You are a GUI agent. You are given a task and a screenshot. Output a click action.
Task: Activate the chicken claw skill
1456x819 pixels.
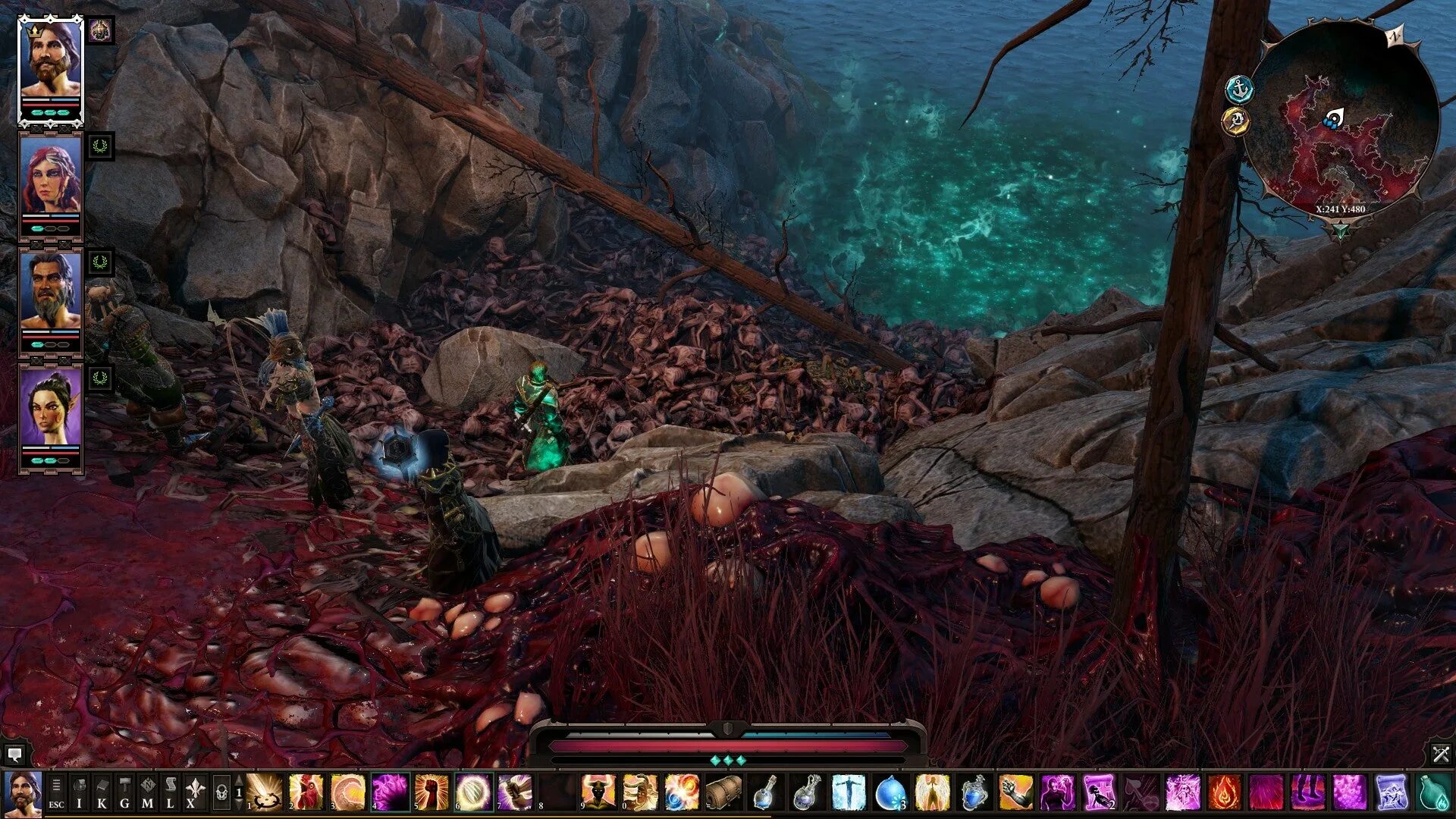pos(306,792)
